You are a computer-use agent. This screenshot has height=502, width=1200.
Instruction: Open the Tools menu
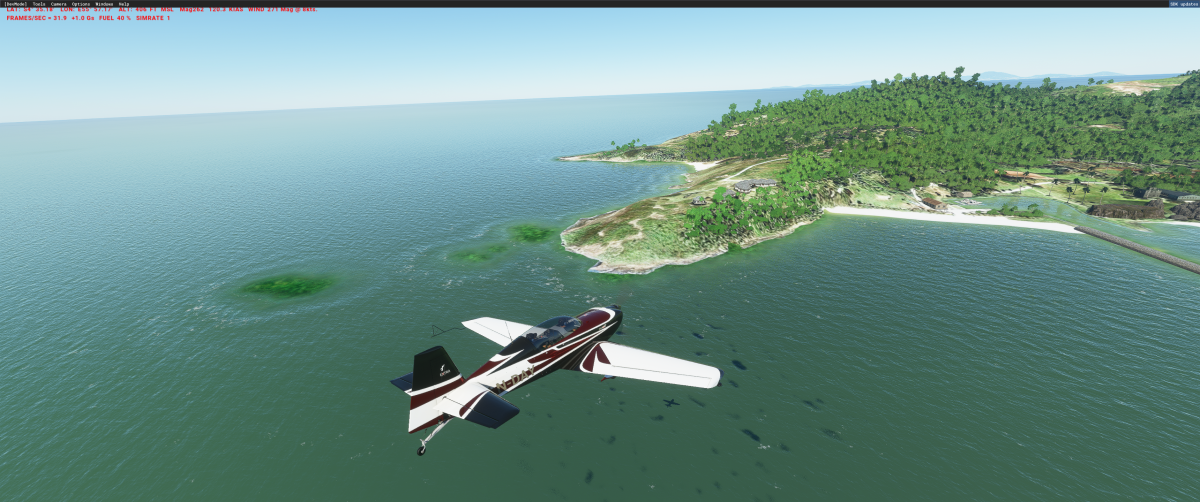point(38,4)
